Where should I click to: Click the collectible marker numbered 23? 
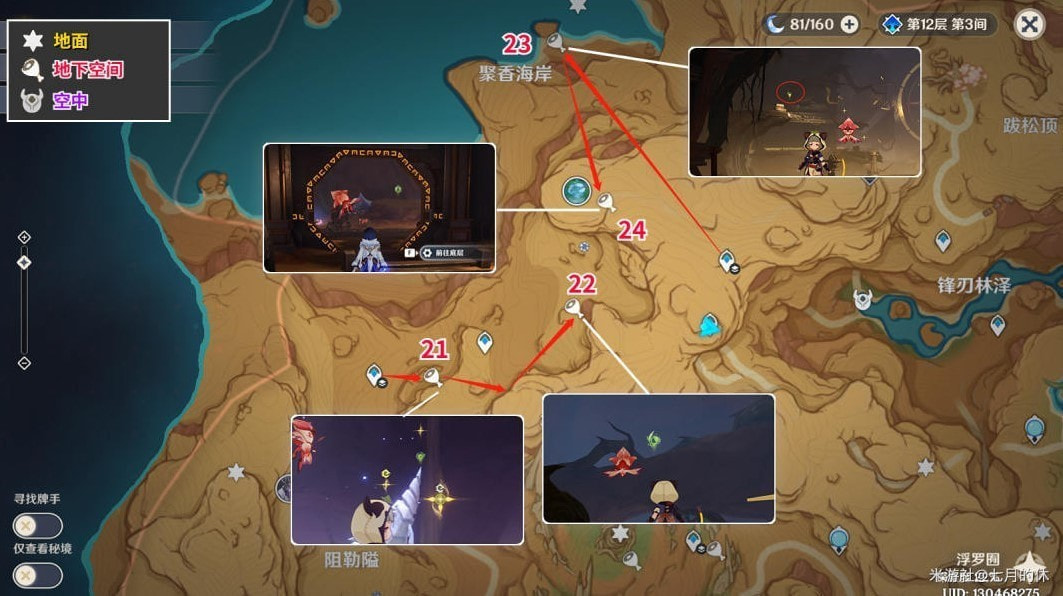click(554, 42)
